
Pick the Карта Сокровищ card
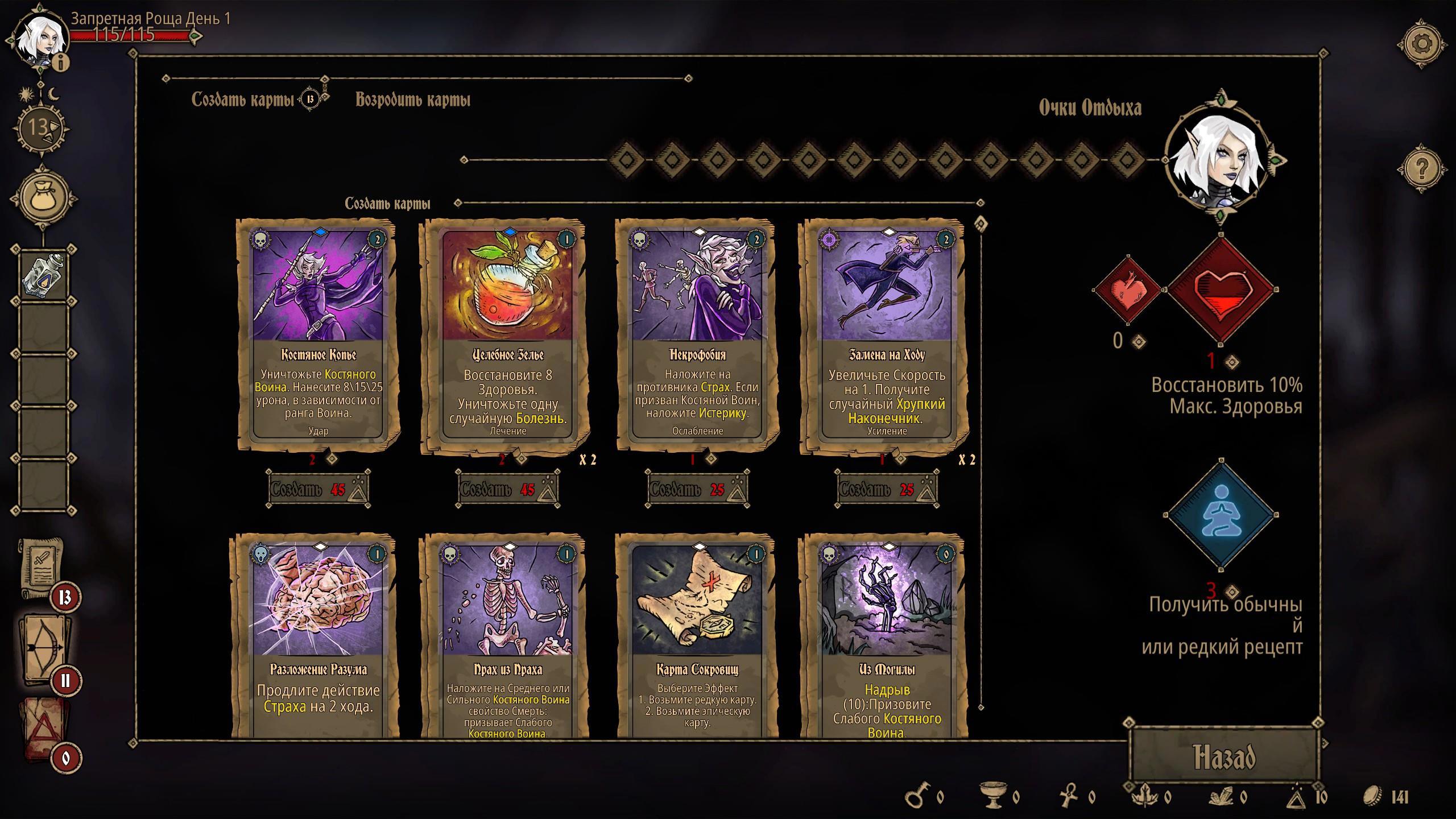697,637
